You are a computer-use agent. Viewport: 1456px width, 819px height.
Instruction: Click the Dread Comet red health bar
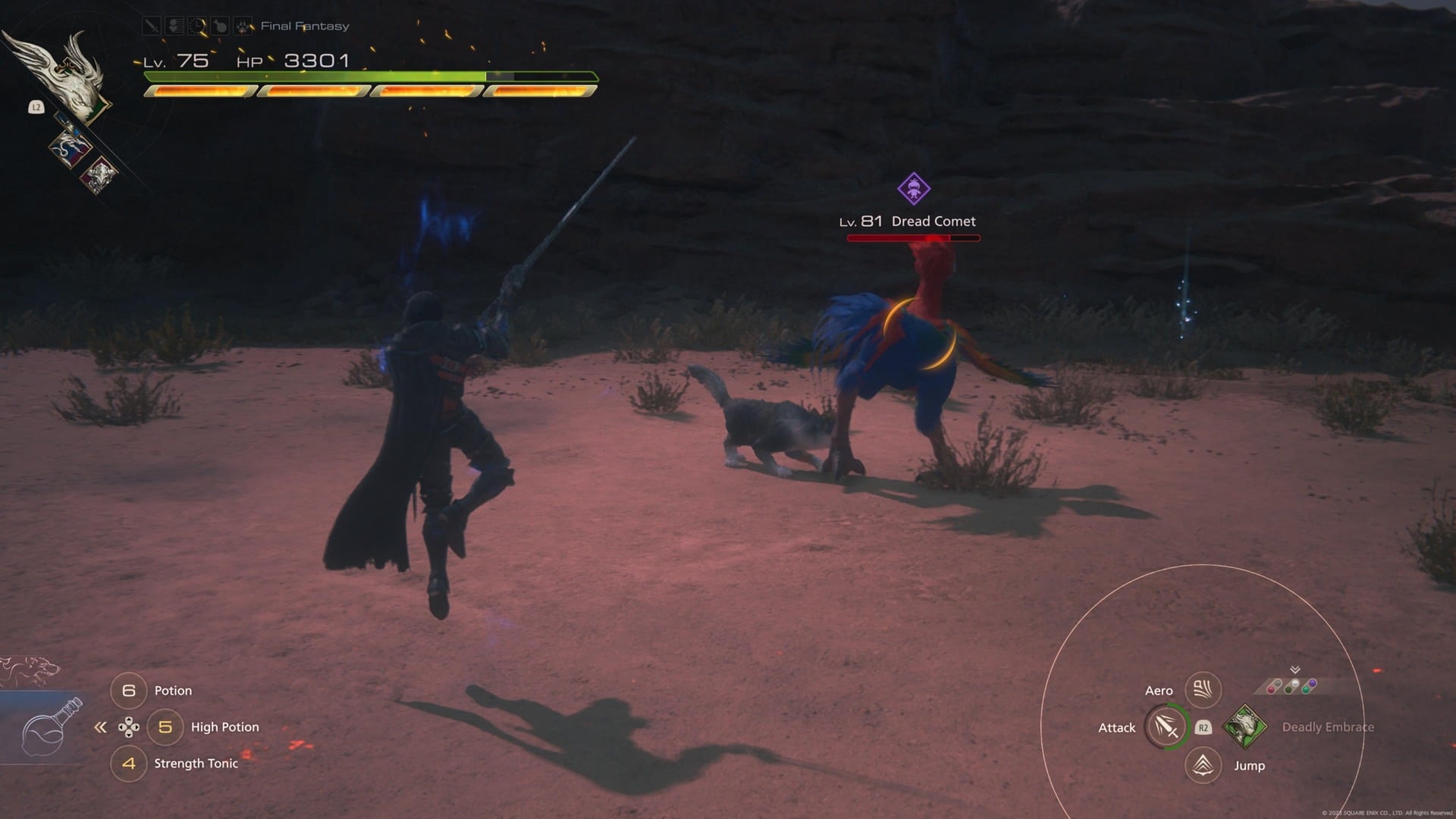tap(913, 237)
